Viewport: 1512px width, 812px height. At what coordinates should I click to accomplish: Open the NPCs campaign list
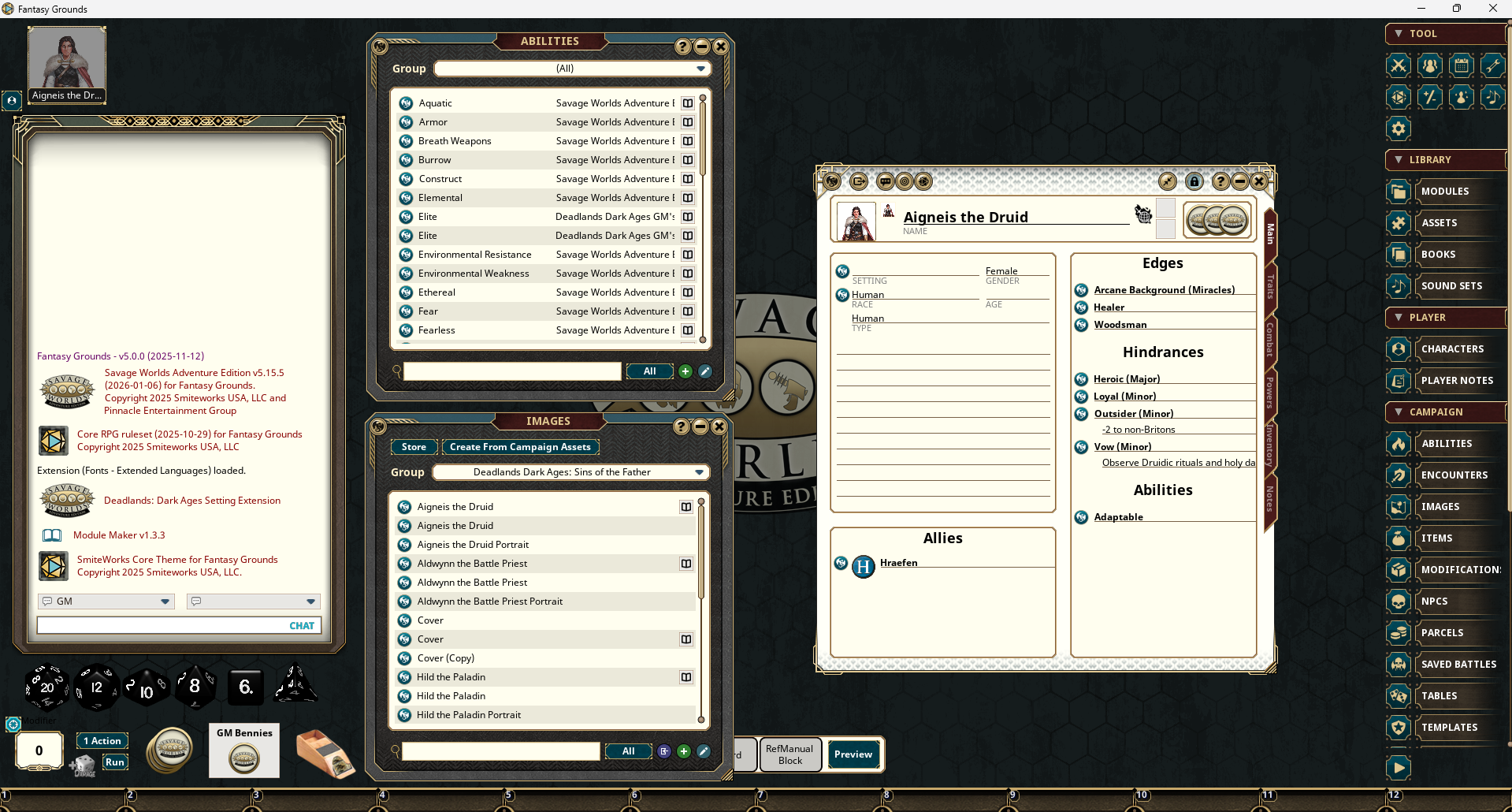point(1434,602)
